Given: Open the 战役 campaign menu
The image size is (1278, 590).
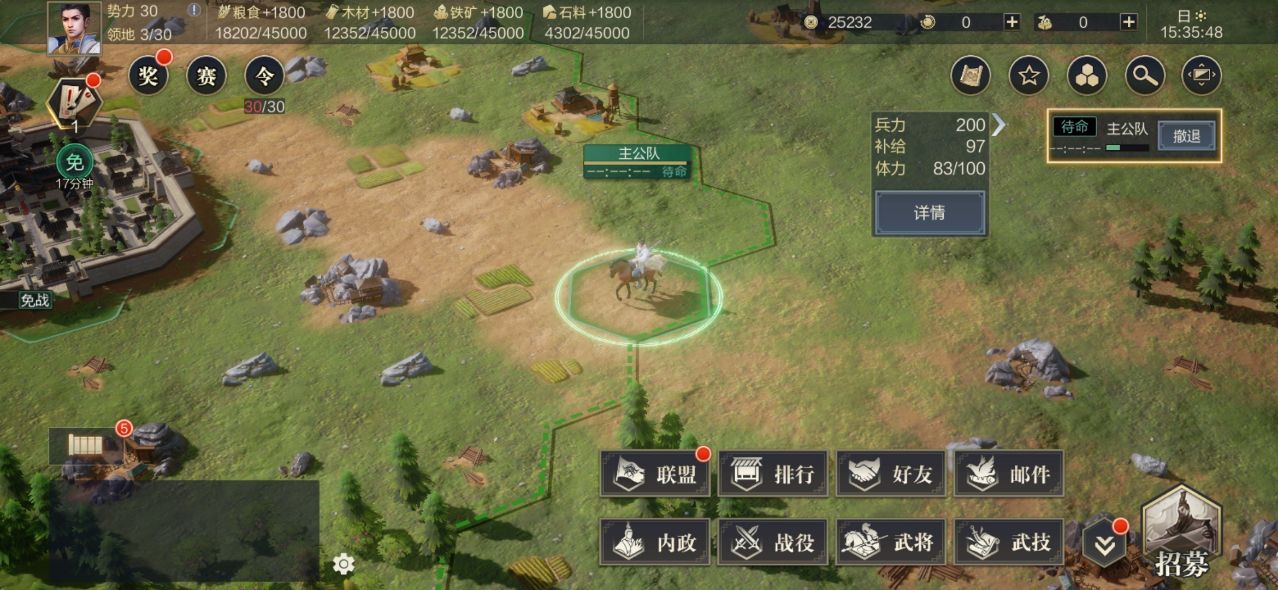Looking at the screenshot, I should coord(773,542).
